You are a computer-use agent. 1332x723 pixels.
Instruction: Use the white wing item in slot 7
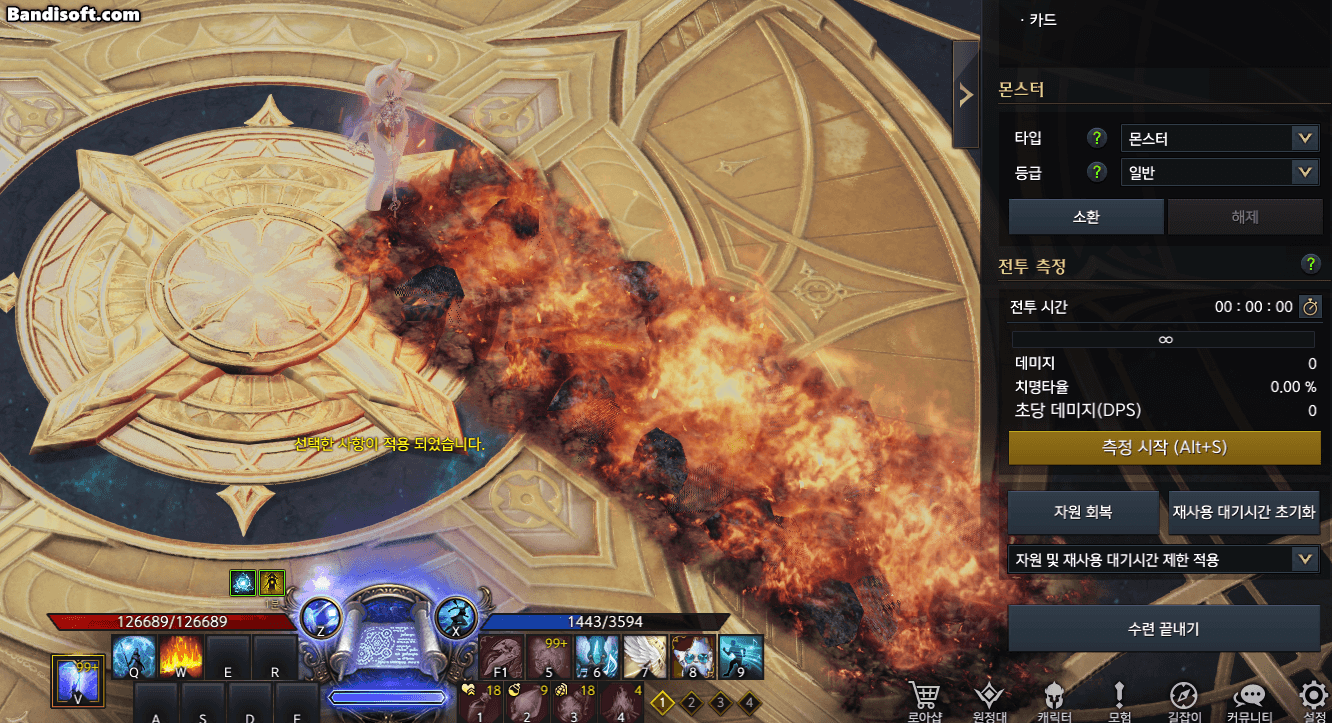point(645,655)
